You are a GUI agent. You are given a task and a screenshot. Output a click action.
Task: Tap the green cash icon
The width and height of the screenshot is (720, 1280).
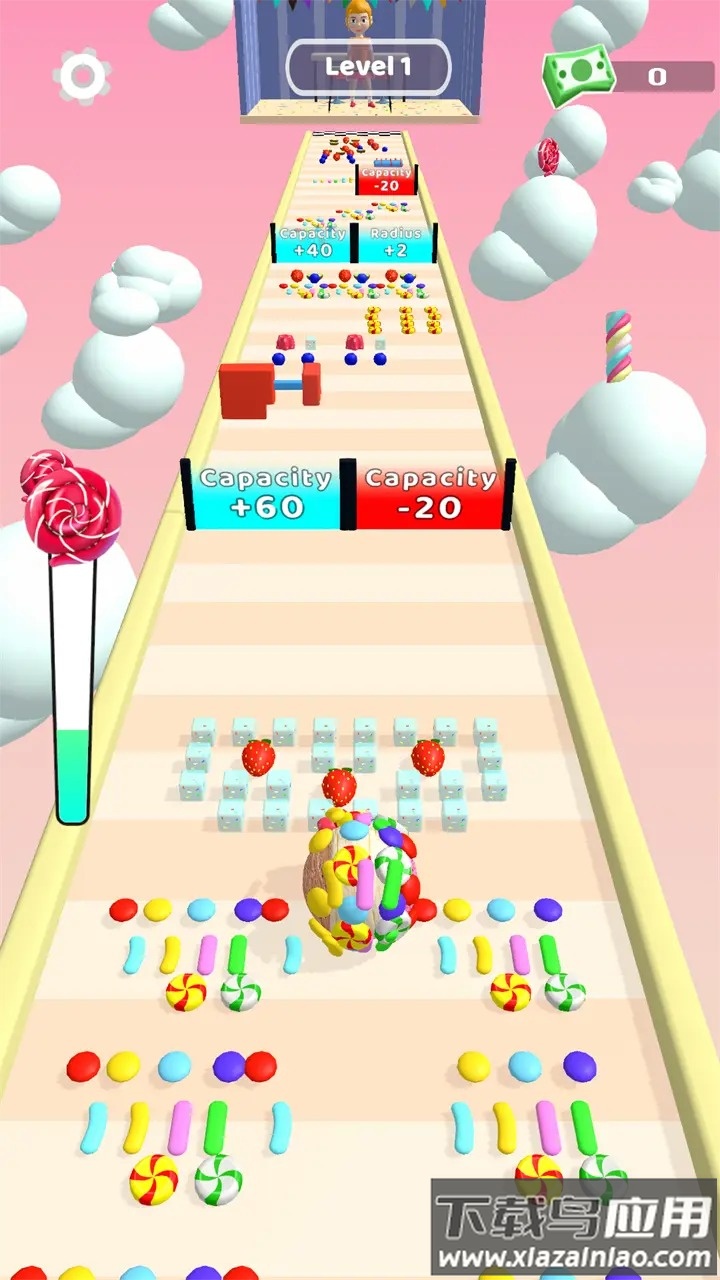coord(577,75)
